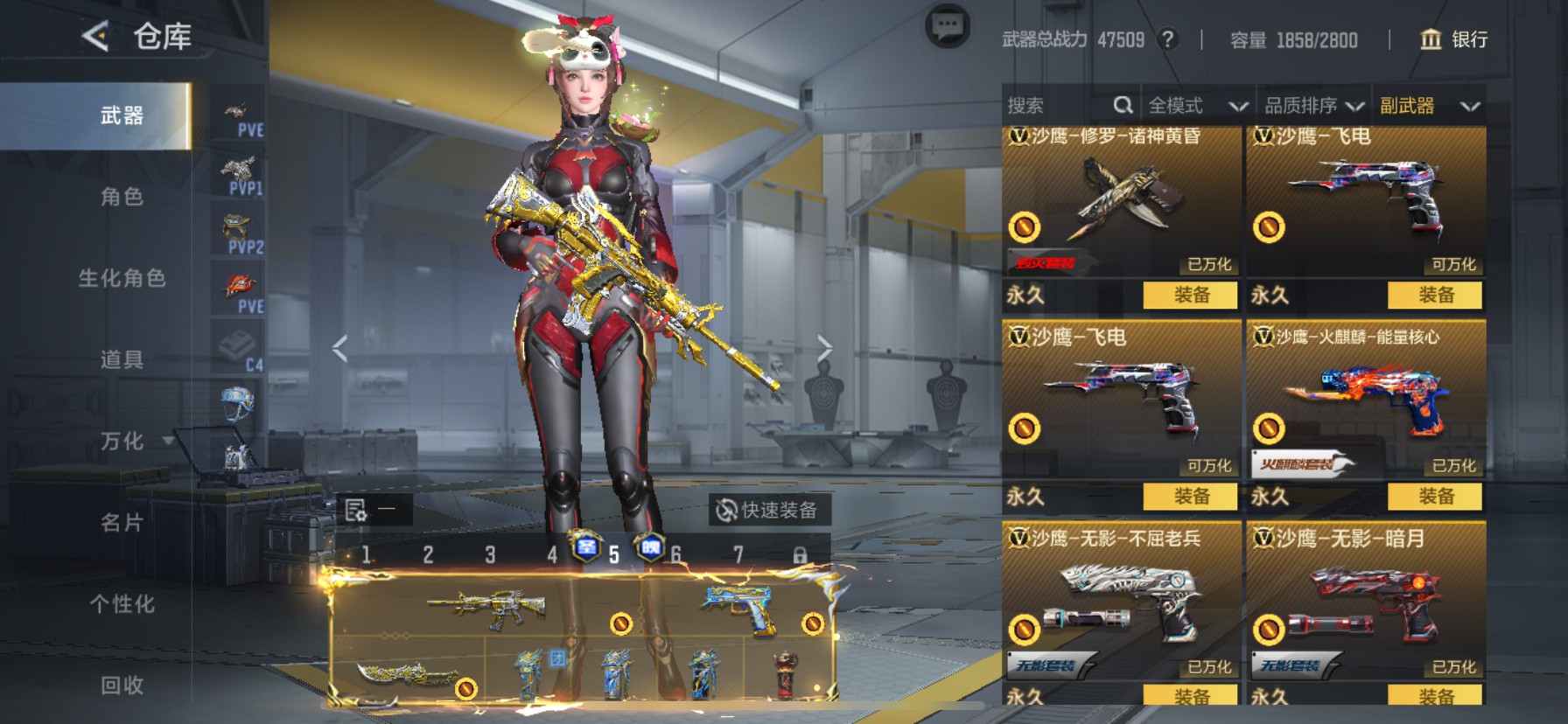Click the question mark next to 武器总战力
This screenshot has height=724, width=1568.
(x=1167, y=39)
